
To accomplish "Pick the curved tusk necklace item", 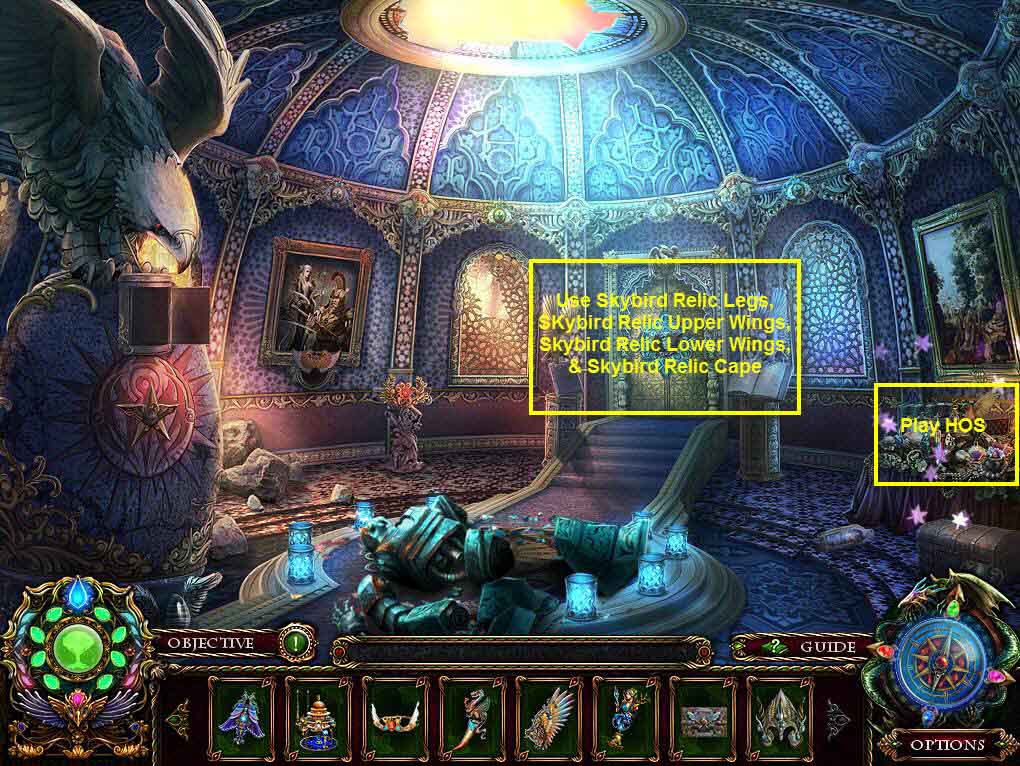I will 395,715.
